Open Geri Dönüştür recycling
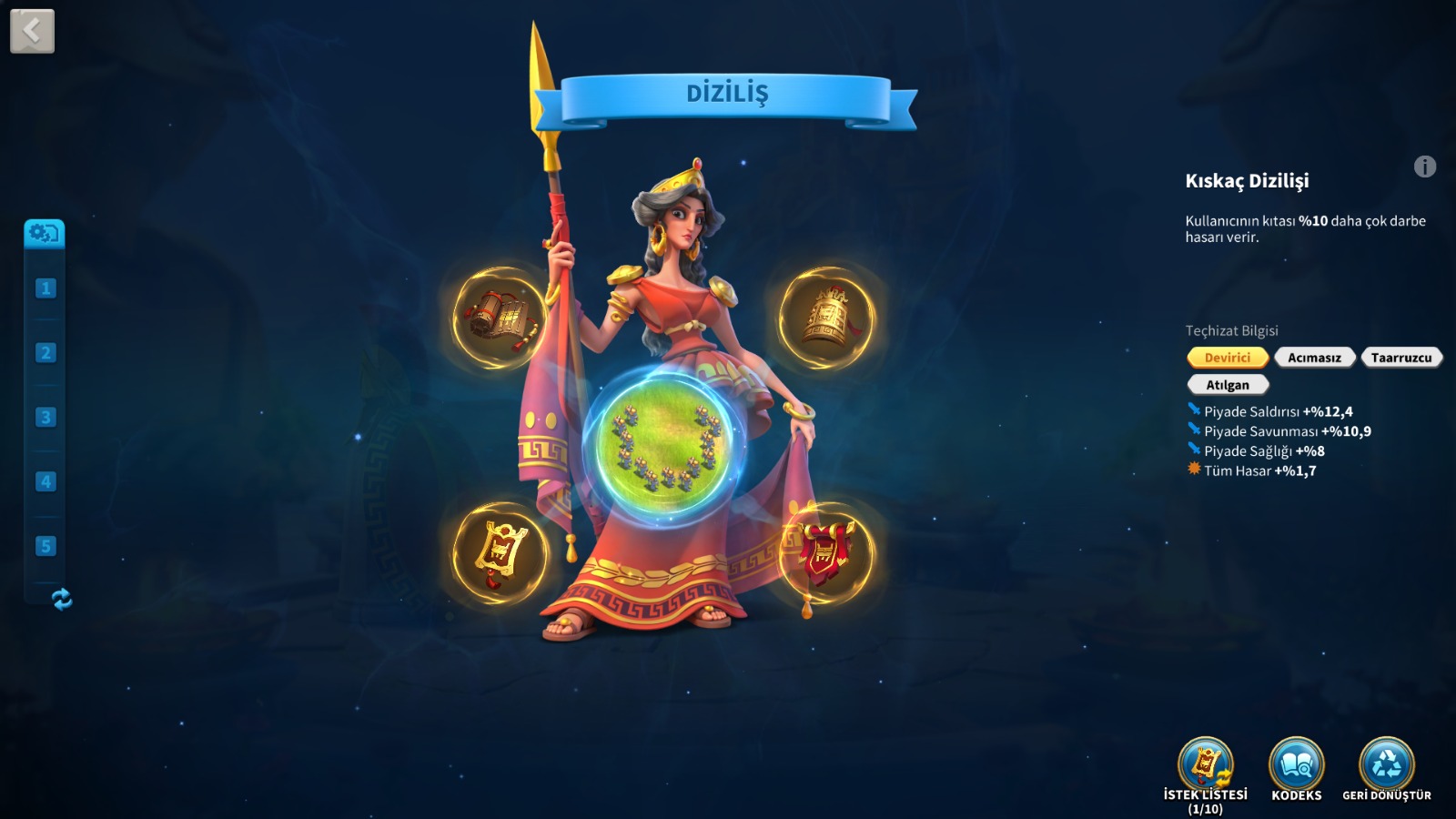This screenshot has height=819, width=1456. click(1386, 764)
